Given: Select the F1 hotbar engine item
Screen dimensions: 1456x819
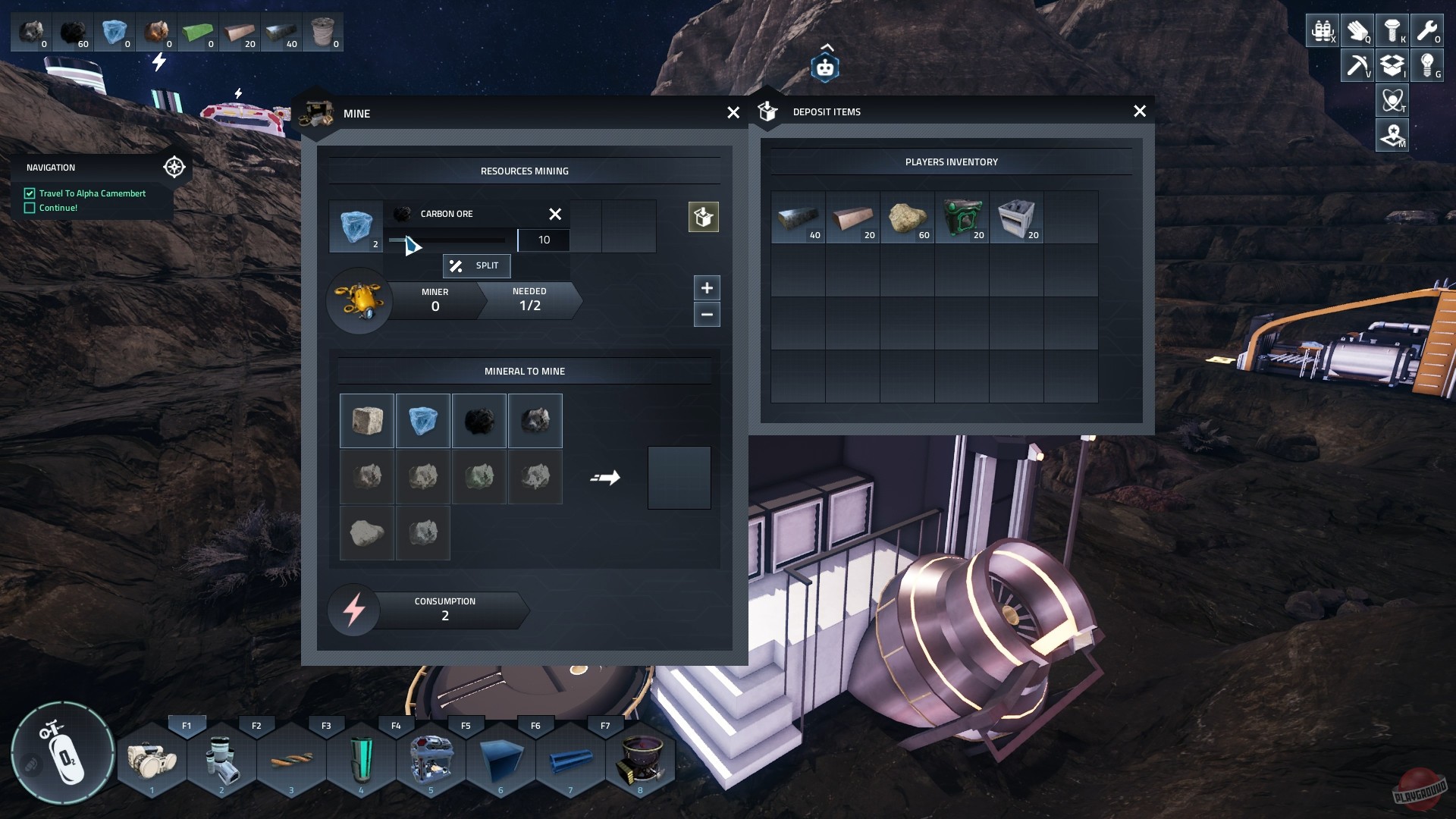Looking at the screenshot, I should click(152, 760).
